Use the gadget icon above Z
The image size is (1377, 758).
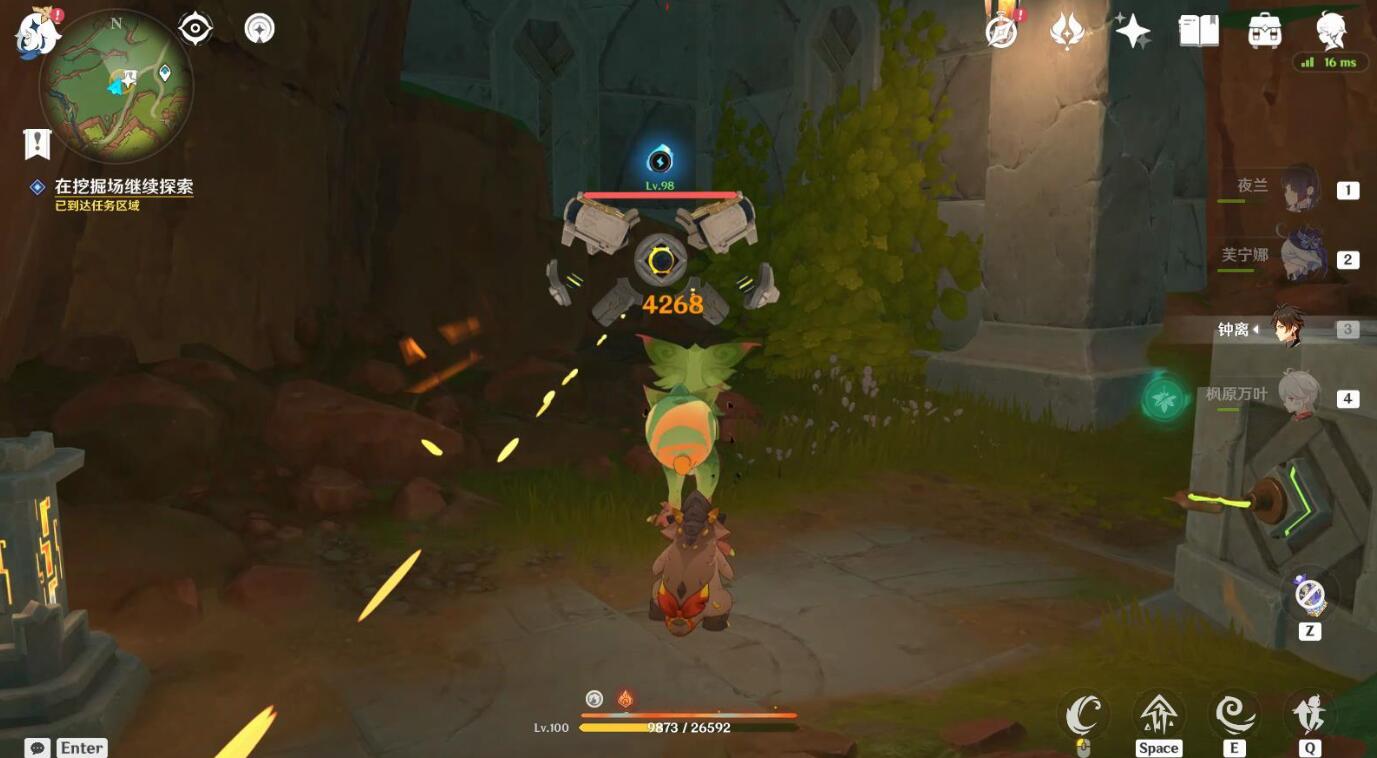tap(1309, 595)
